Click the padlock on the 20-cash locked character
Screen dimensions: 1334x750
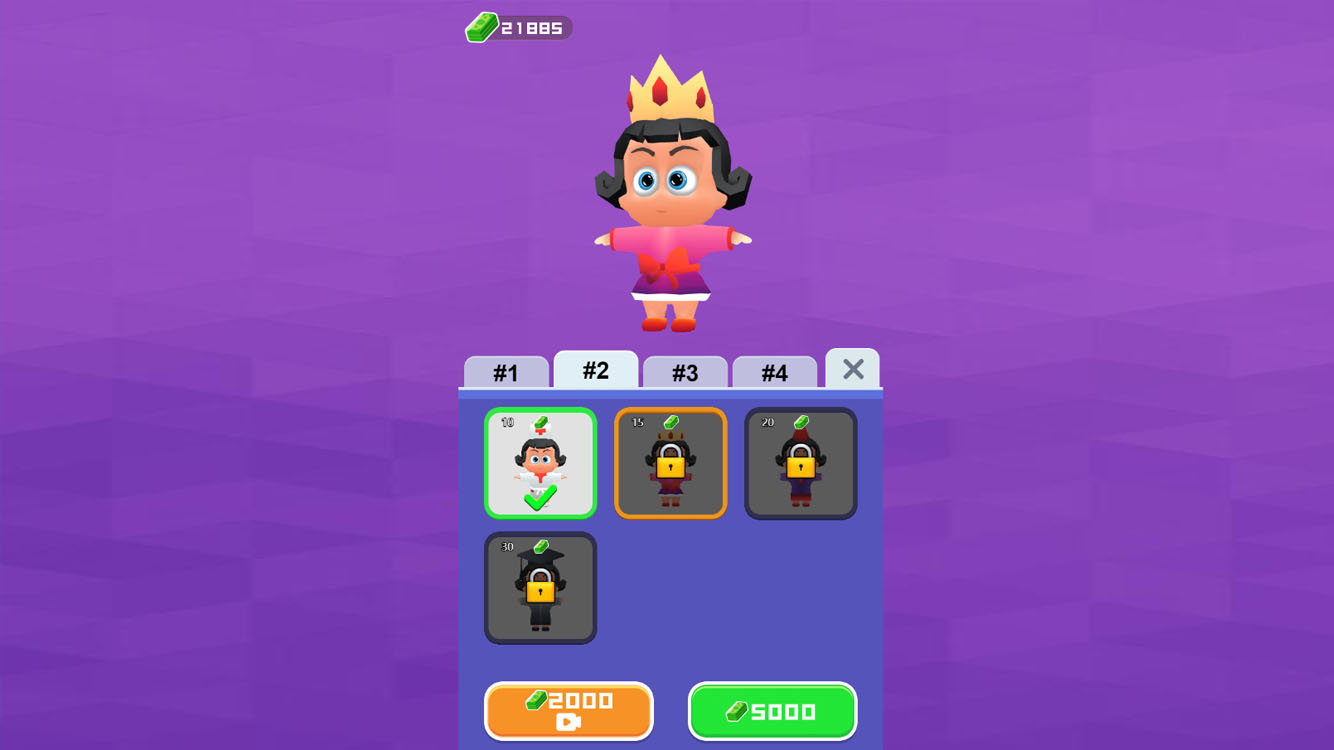tap(800, 468)
